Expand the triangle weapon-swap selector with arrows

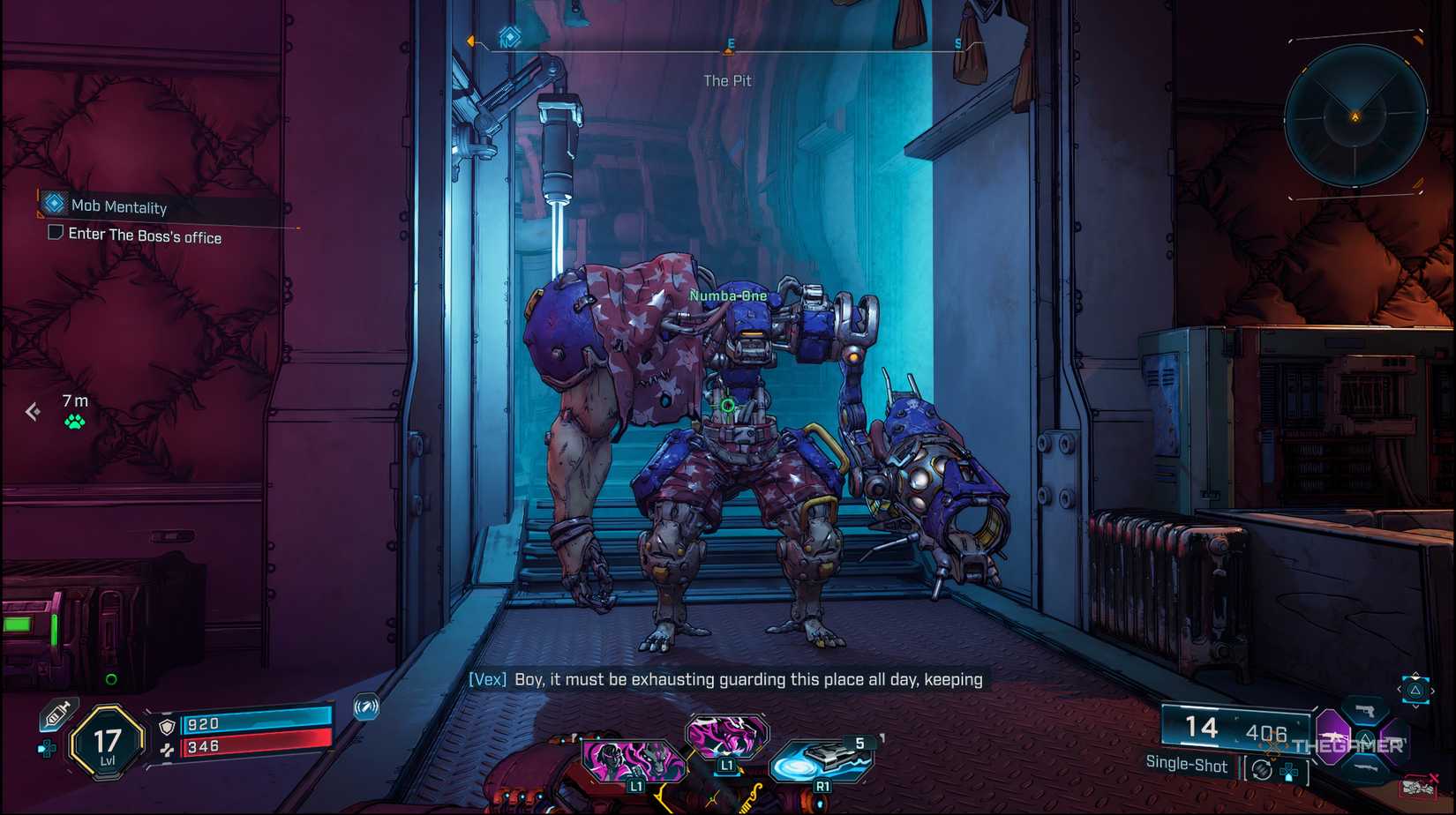(x=1415, y=689)
